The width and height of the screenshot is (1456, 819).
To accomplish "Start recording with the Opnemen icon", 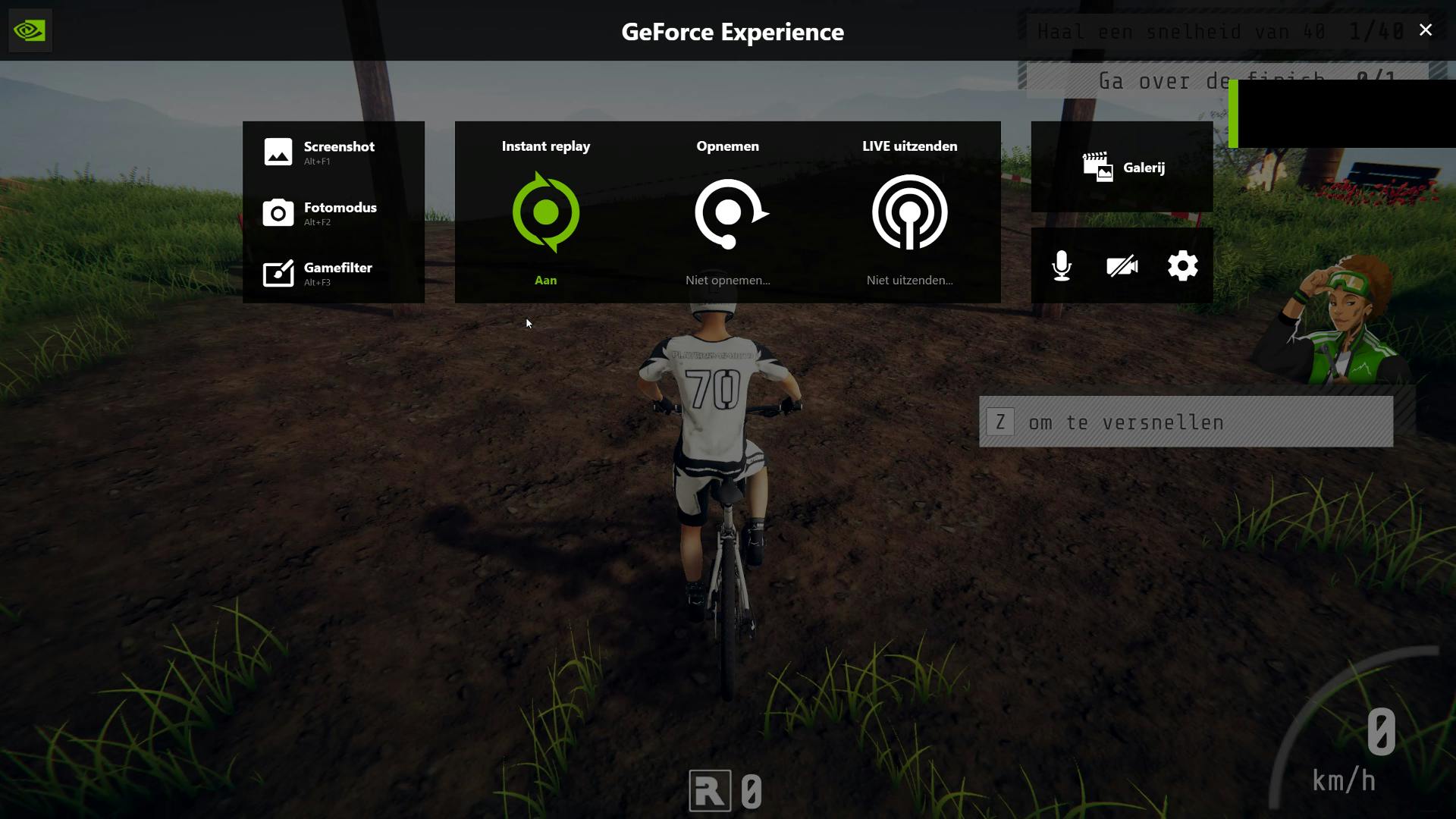I will point(729,213).
